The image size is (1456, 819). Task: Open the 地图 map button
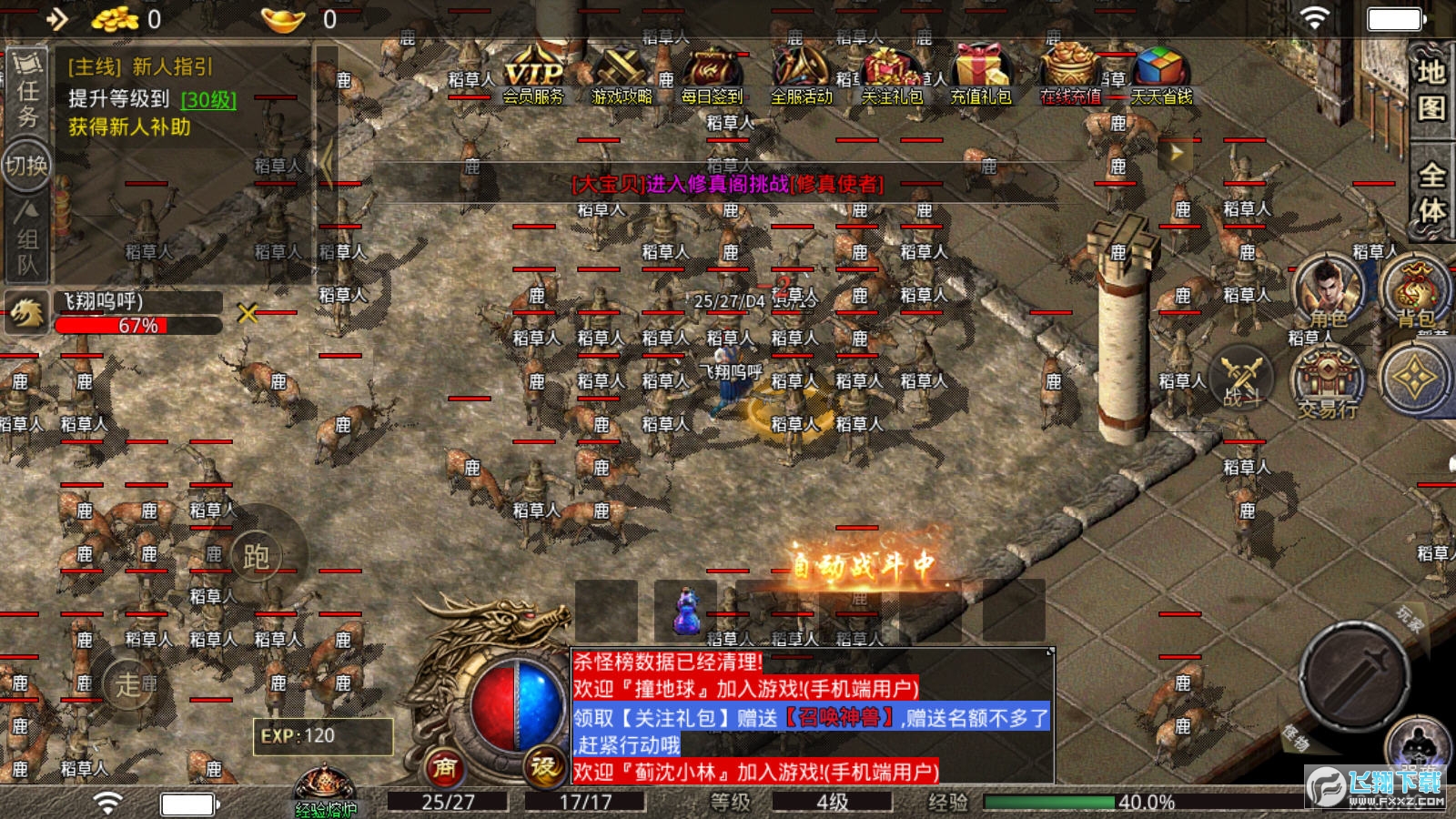coord(1431,89)
